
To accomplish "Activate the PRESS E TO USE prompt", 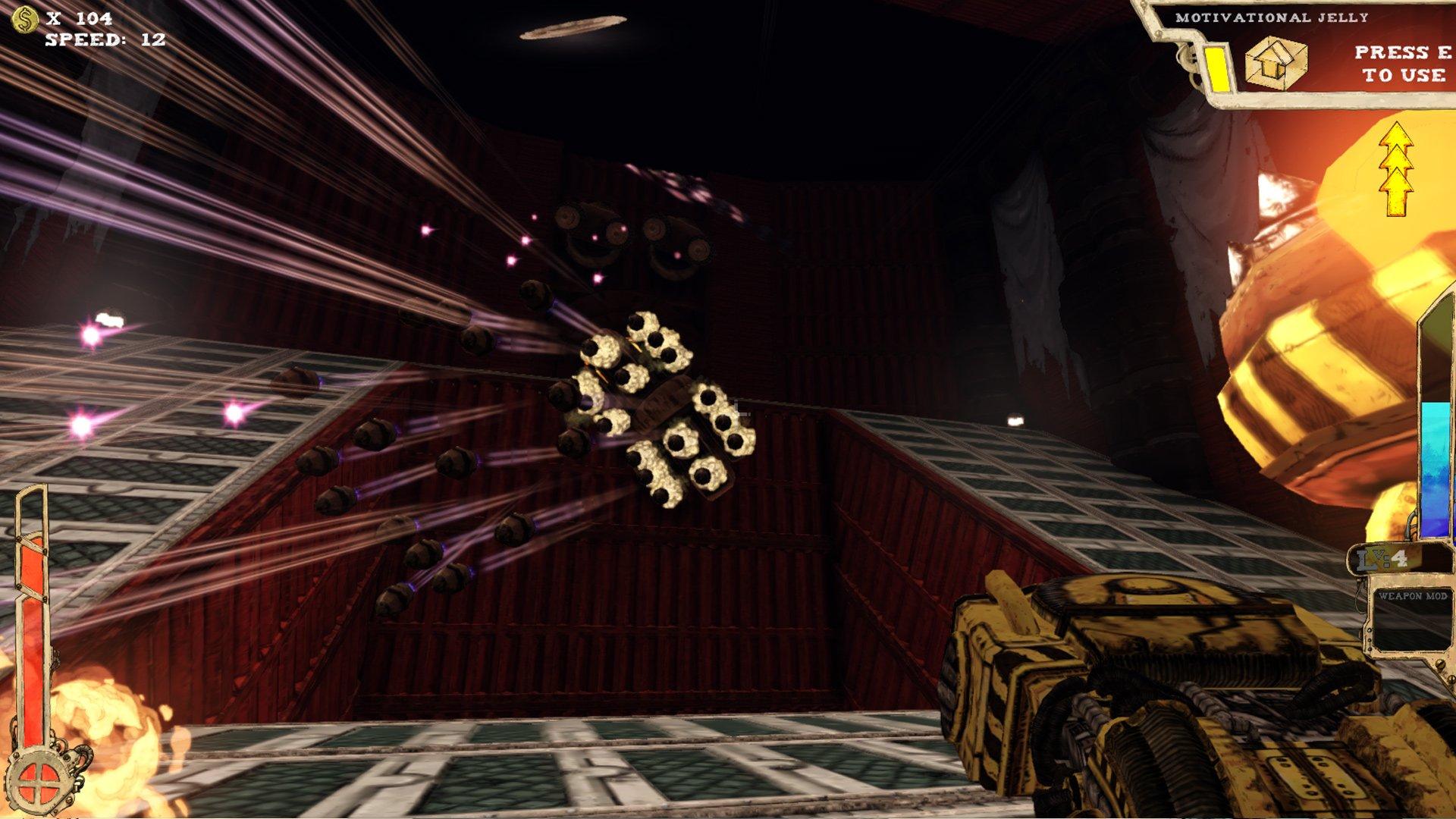I will coord(1402,63).
